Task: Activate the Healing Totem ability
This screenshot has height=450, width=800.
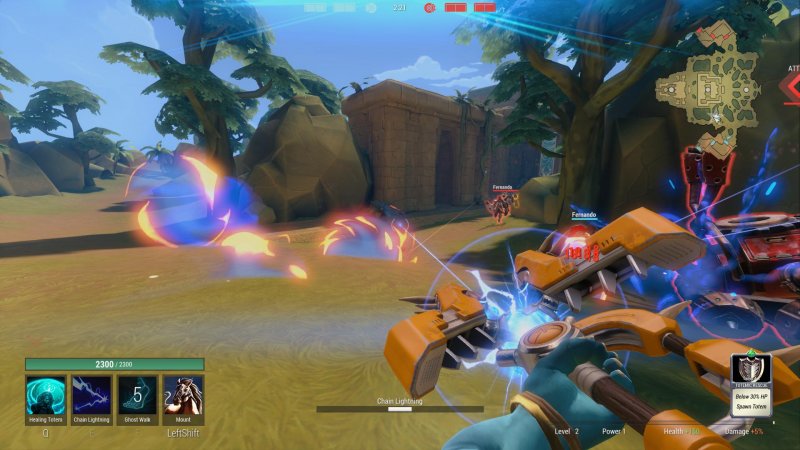Action: [x=46, y=395]
